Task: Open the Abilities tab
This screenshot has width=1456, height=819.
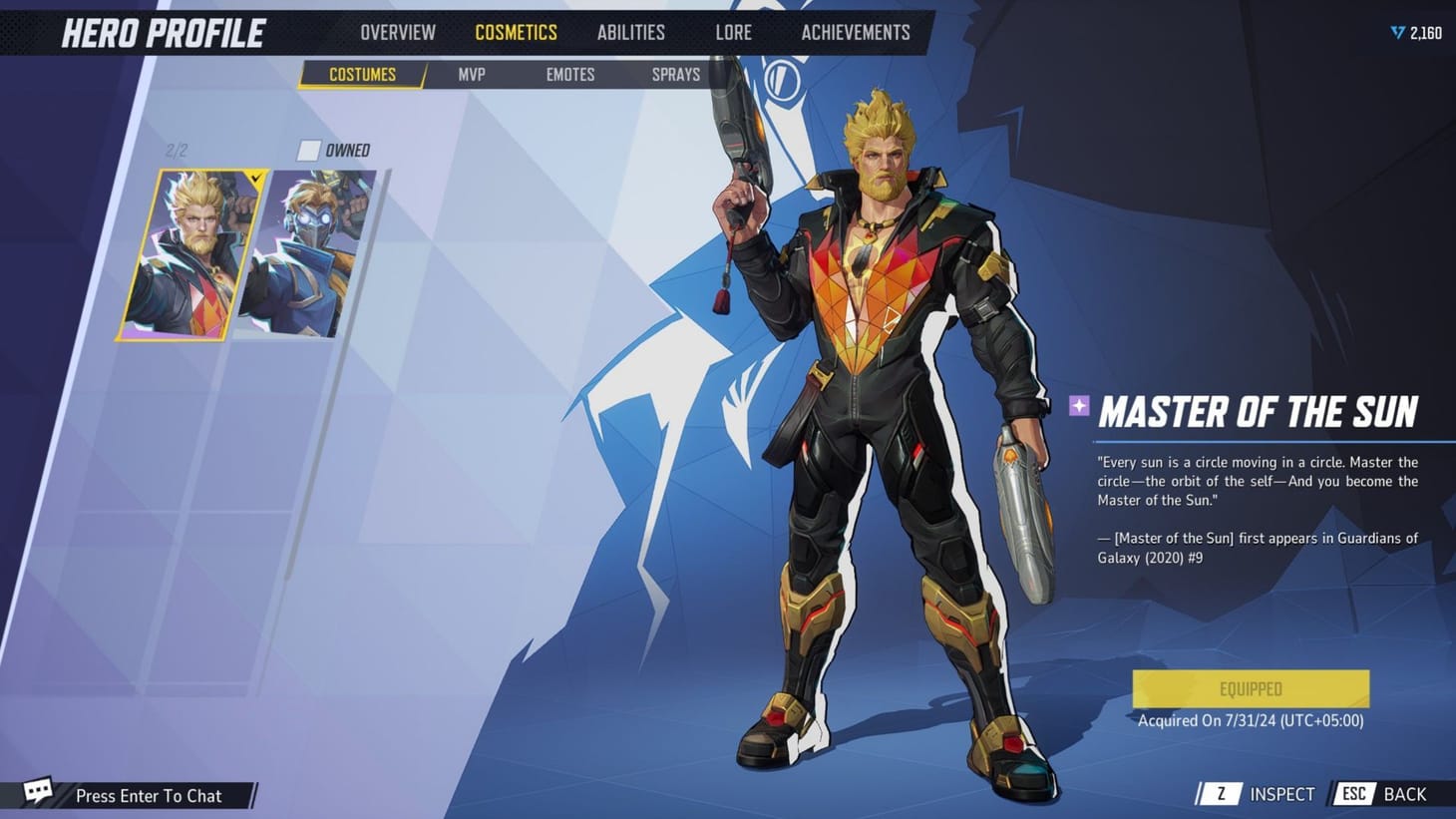Action: click(630, 32)
